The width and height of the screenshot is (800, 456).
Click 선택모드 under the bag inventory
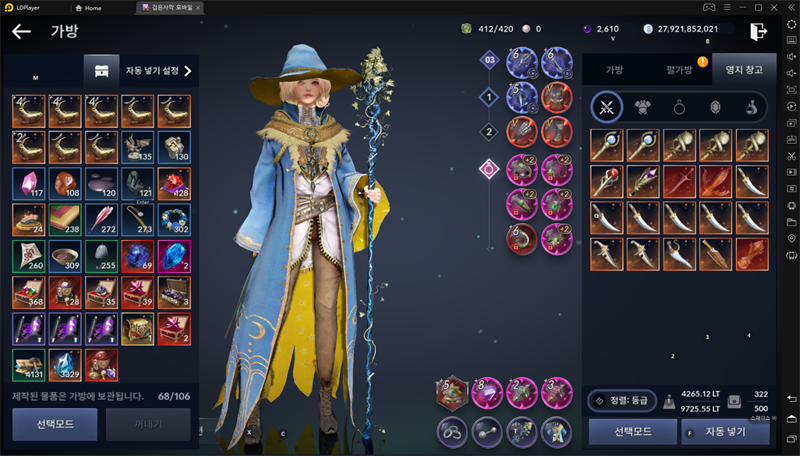click(x=55, y=424)
